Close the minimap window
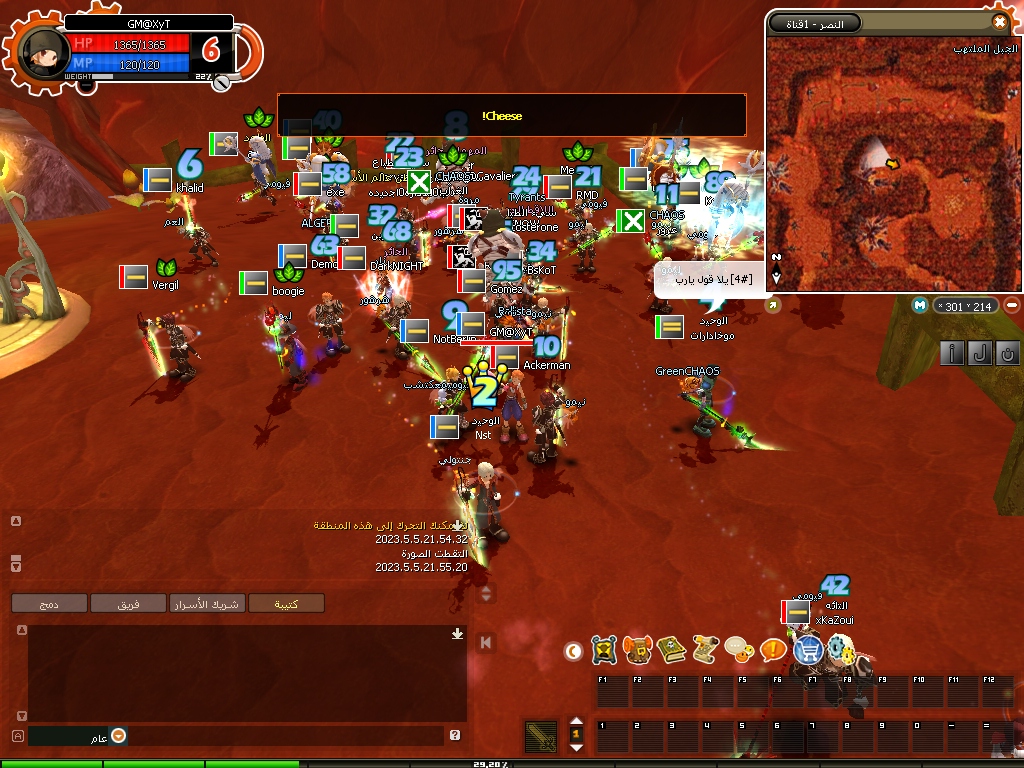Viewport: 1024px width, 768px height. pyautogui.click(x=999, y=22)
